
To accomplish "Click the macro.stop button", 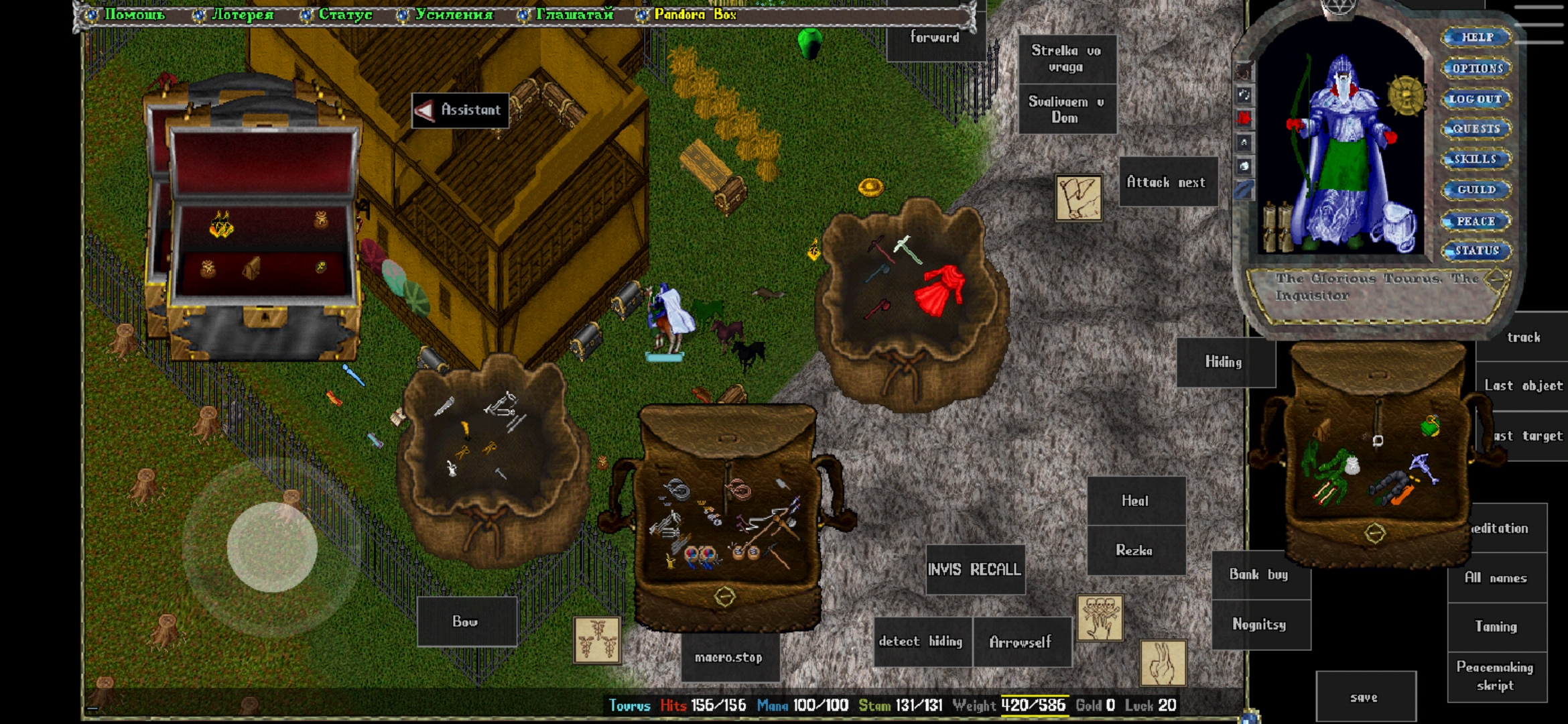I will point(729,658).
